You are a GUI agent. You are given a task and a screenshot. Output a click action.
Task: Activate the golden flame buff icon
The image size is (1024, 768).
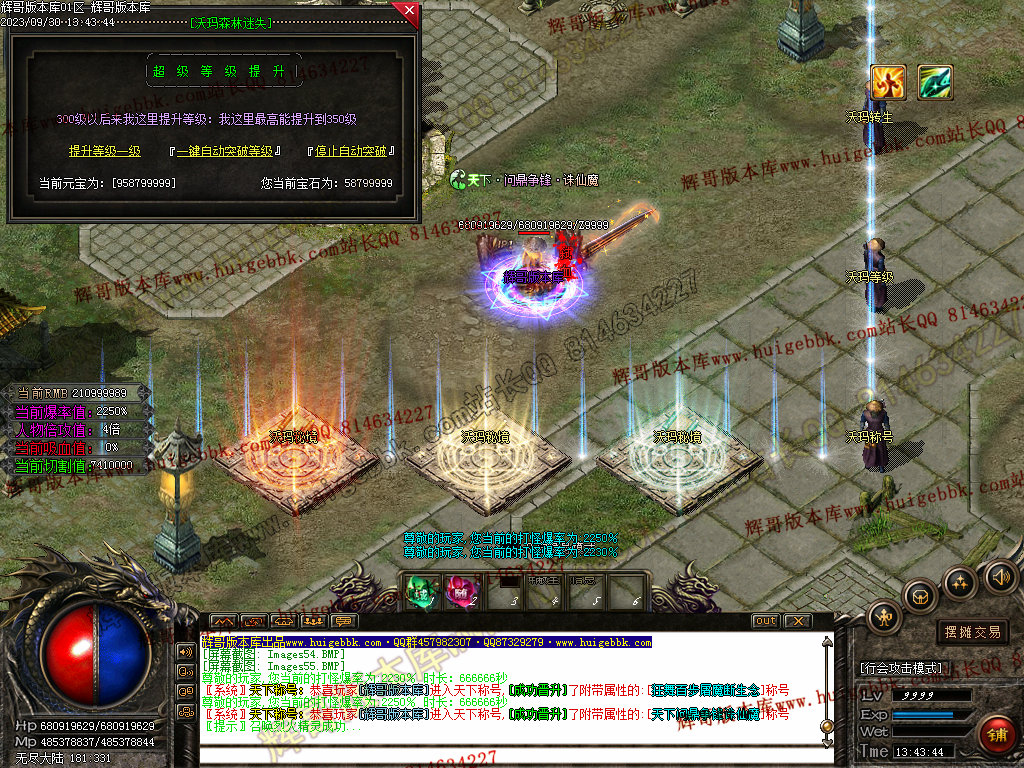pyautogui.click(x=888, y=82)
